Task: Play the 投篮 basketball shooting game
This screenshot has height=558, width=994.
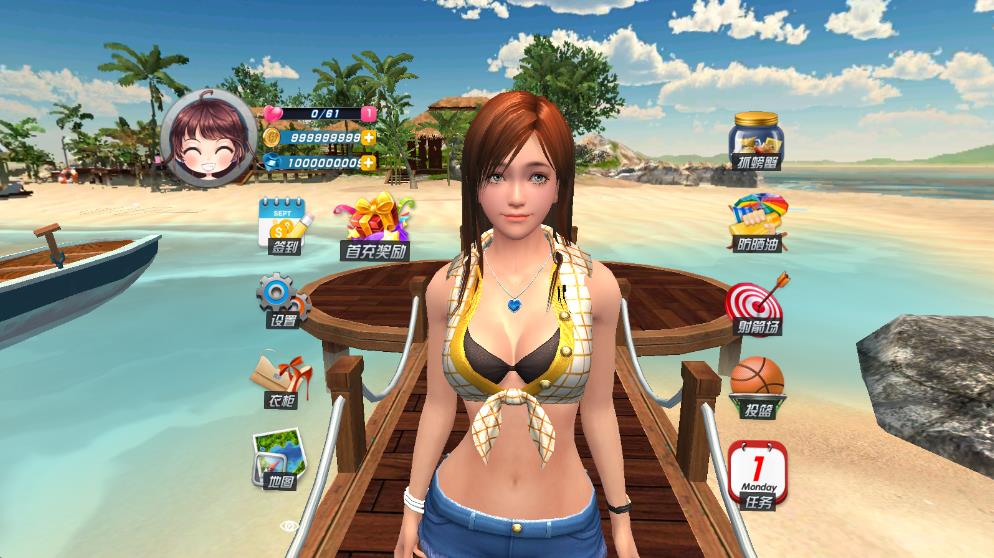Action: tap(757, 386)
